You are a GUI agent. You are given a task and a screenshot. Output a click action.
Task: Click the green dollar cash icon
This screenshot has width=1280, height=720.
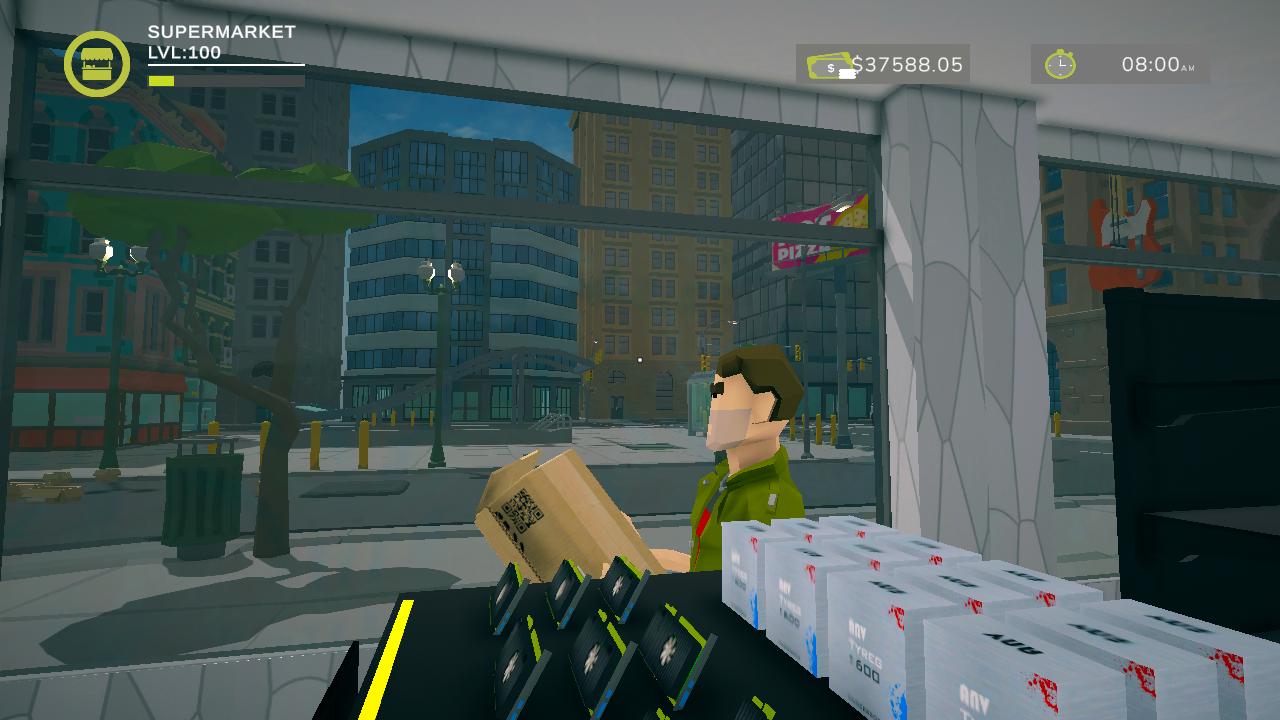tap(827, 65)
